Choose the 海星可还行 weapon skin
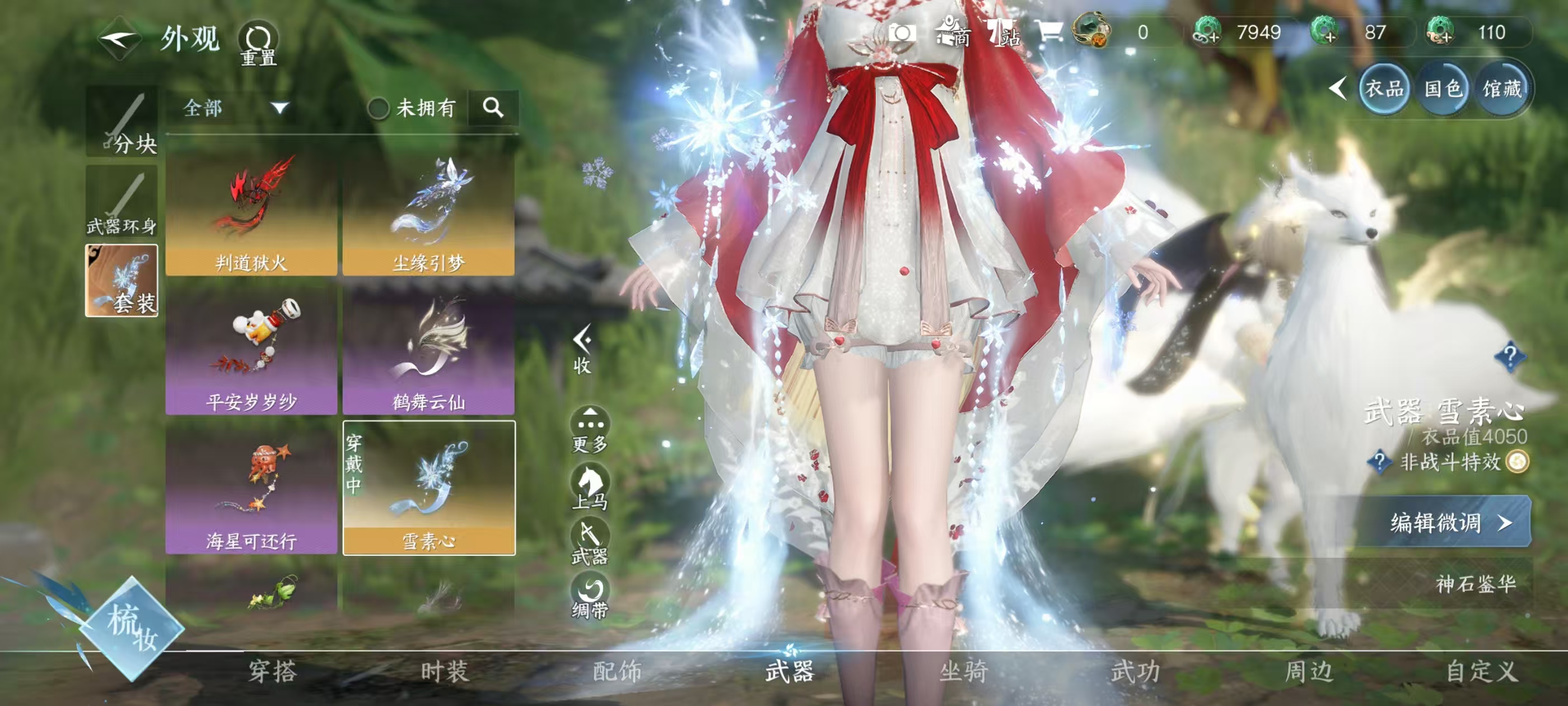Viewport: 1568px width, 706px height. [x=251, y=491]
